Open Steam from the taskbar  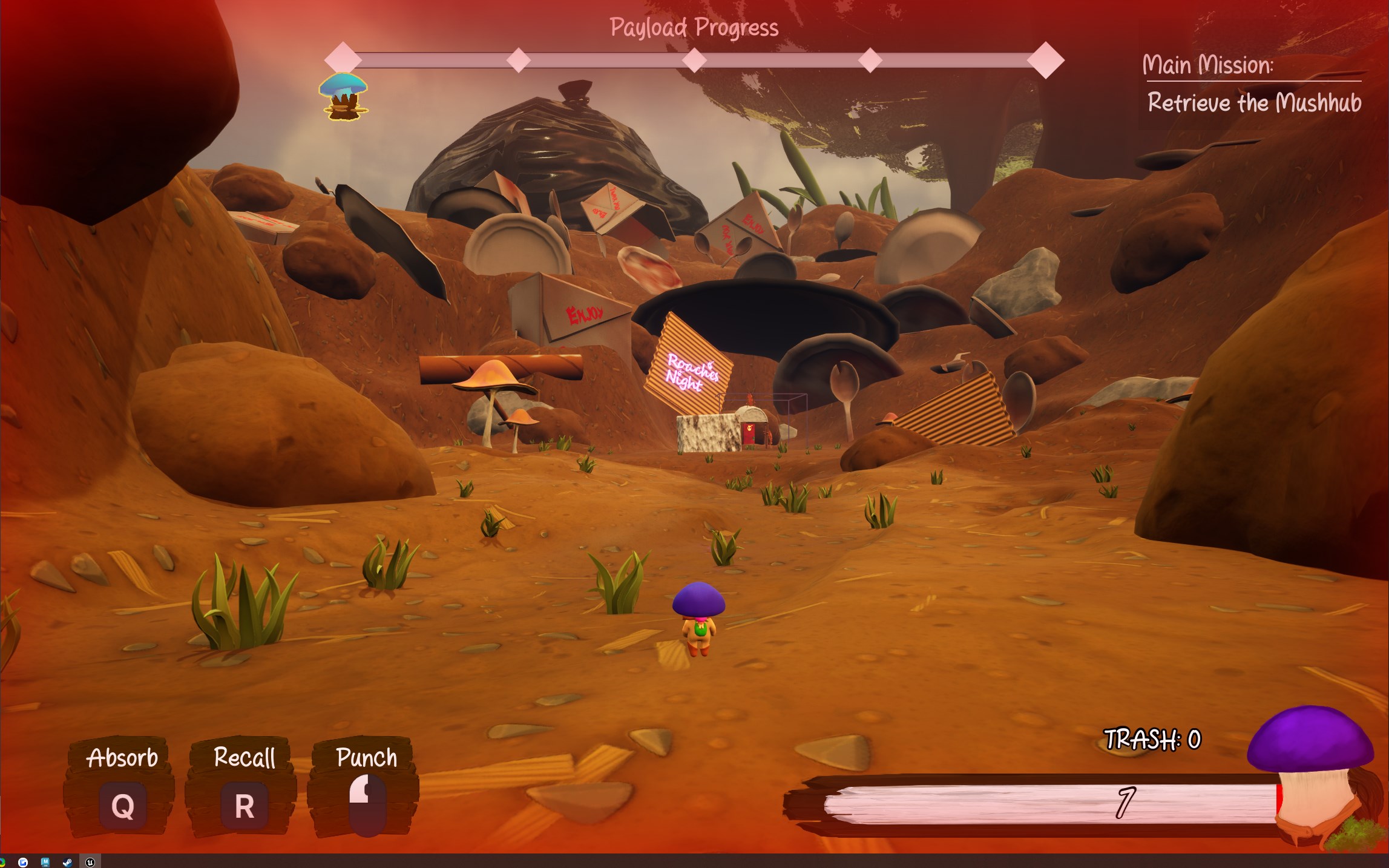coord(68,862)
